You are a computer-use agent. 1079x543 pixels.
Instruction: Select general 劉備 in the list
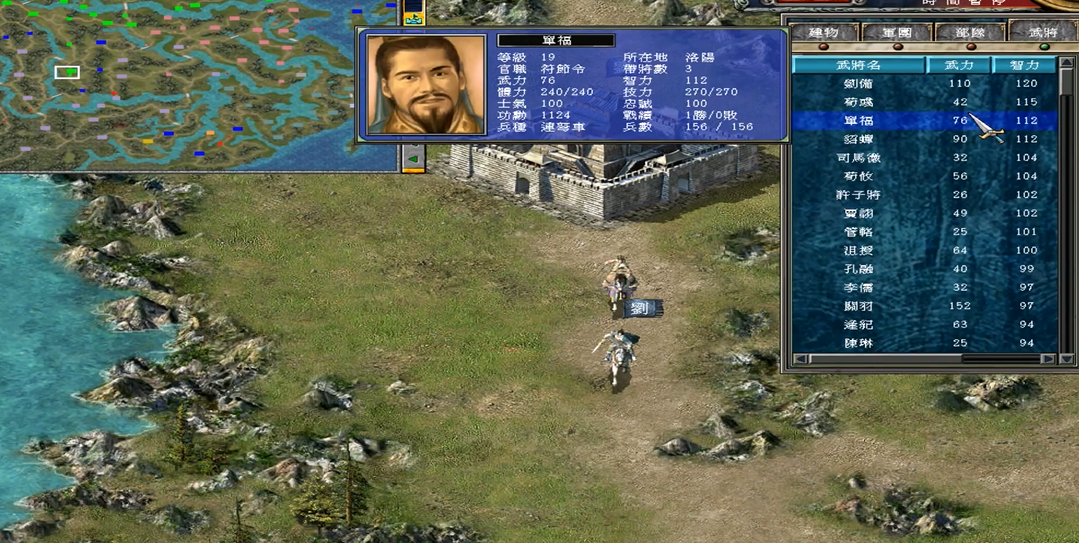pos(859,84)
